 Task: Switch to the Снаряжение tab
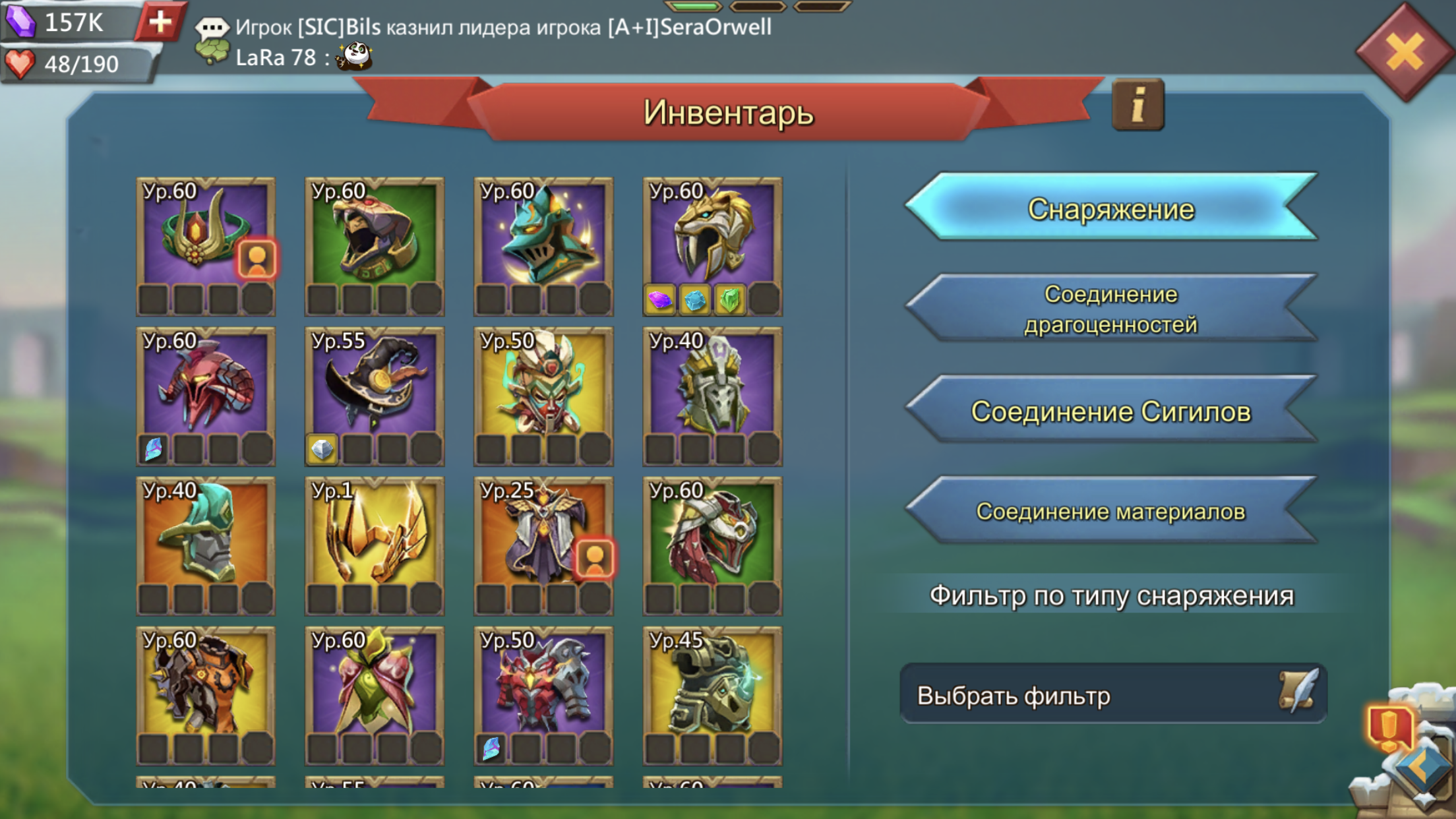point(1111,208)
